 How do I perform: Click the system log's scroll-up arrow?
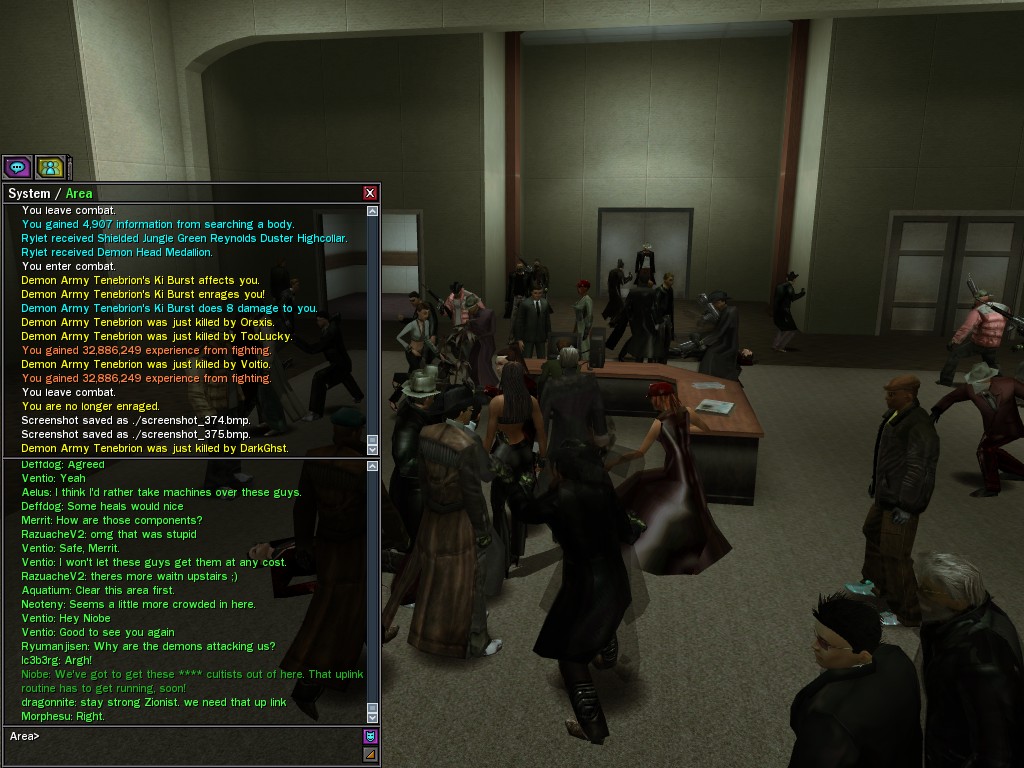pos(373,211)
